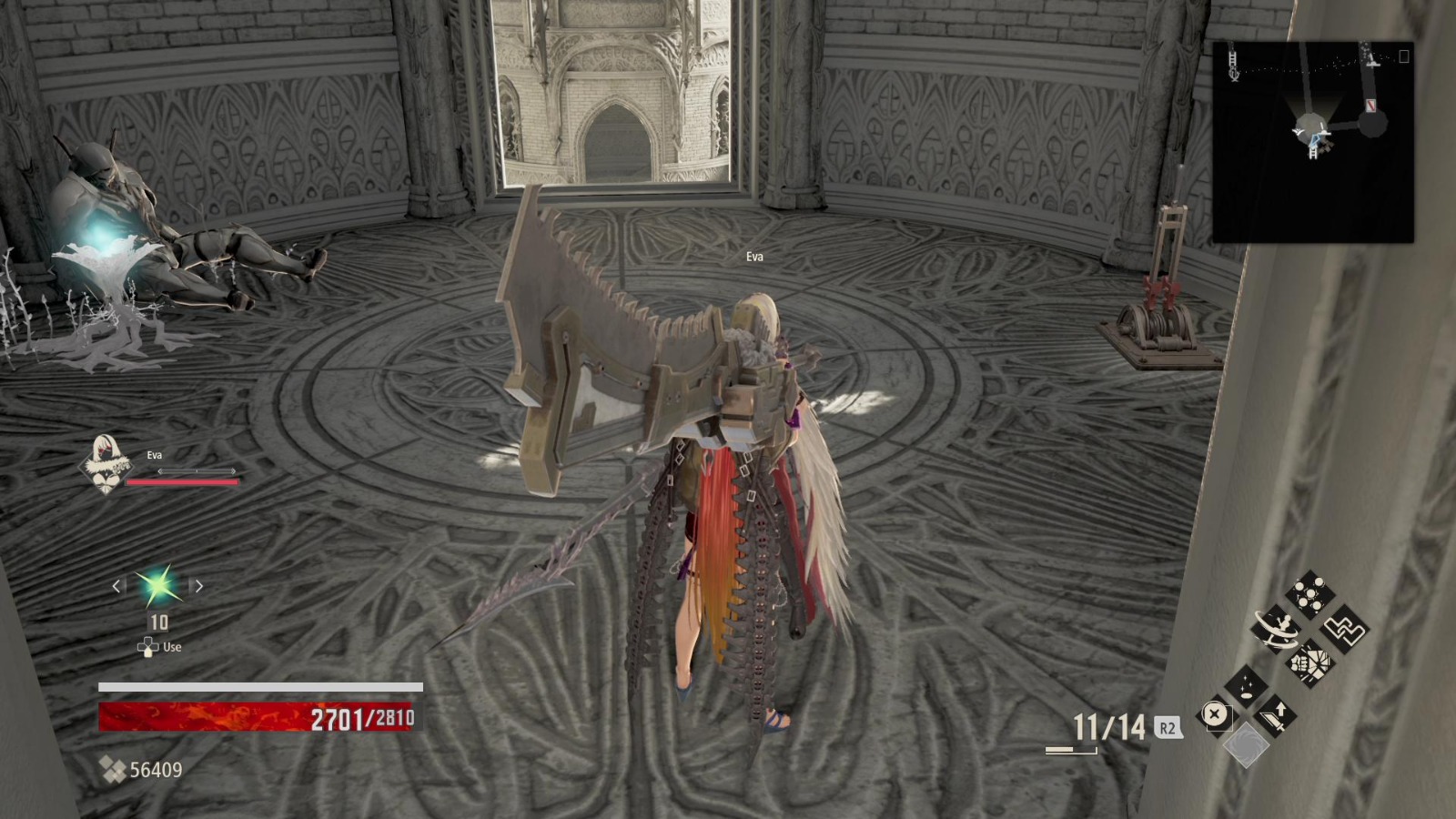Screen dimensions: 1456x819
Task: Click the d-pad Use prompt
Action: pos(148,646)
